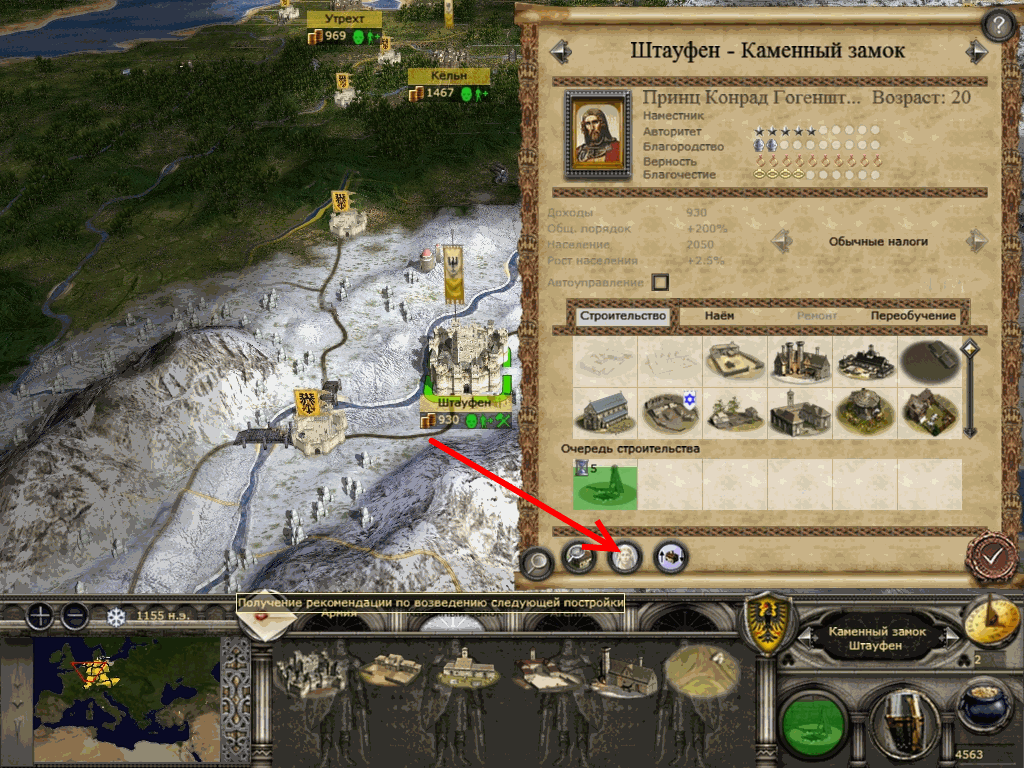Image resolution: width=1024 pixels, height=768 pixels.
Task: Zoom out the minimap with minus button
Action: coord(74,616)
